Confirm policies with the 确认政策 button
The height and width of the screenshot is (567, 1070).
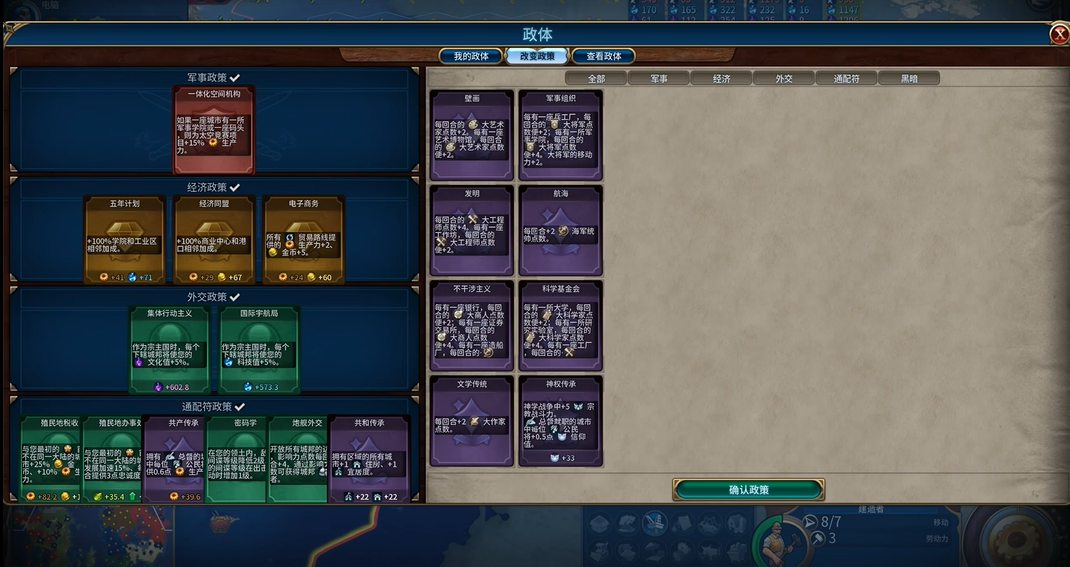[748, 490]
